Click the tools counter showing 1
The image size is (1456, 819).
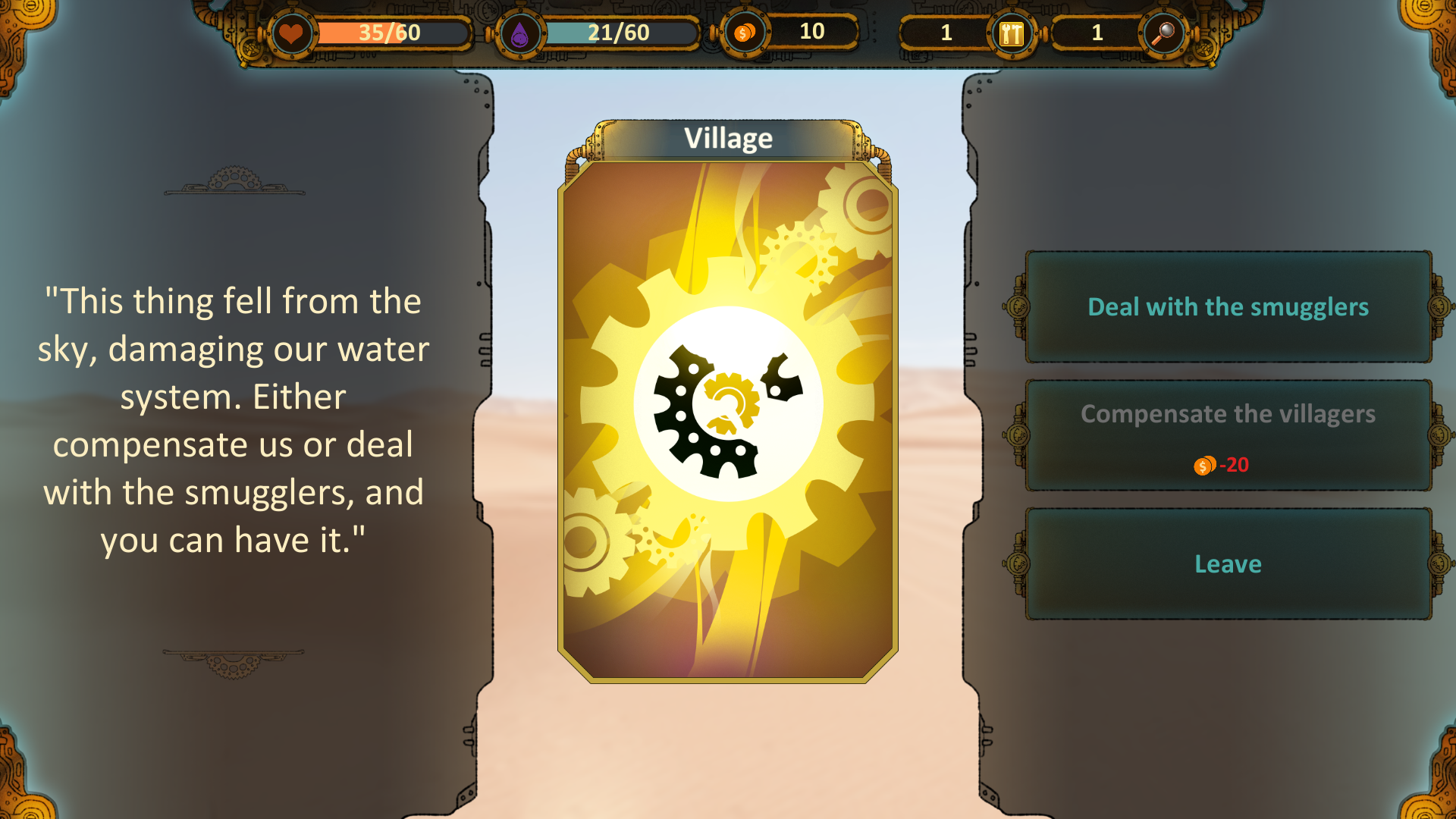(x=946, y=33)
